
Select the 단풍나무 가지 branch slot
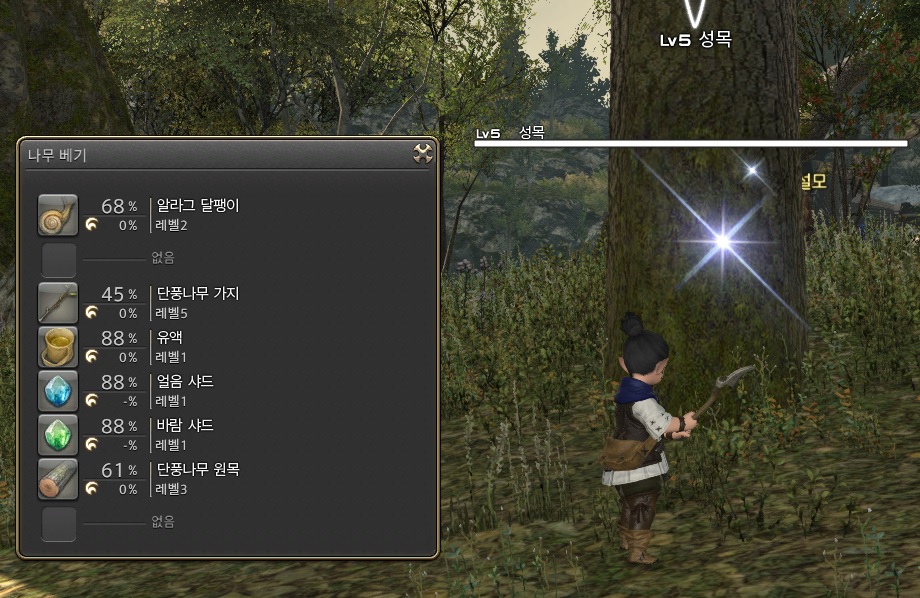point(57,302)
